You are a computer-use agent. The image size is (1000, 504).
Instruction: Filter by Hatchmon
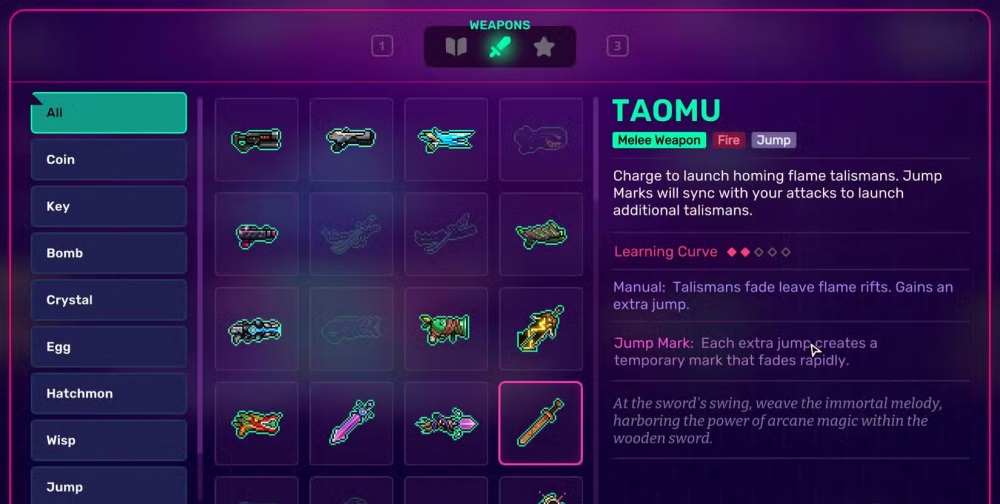[108, 394]
